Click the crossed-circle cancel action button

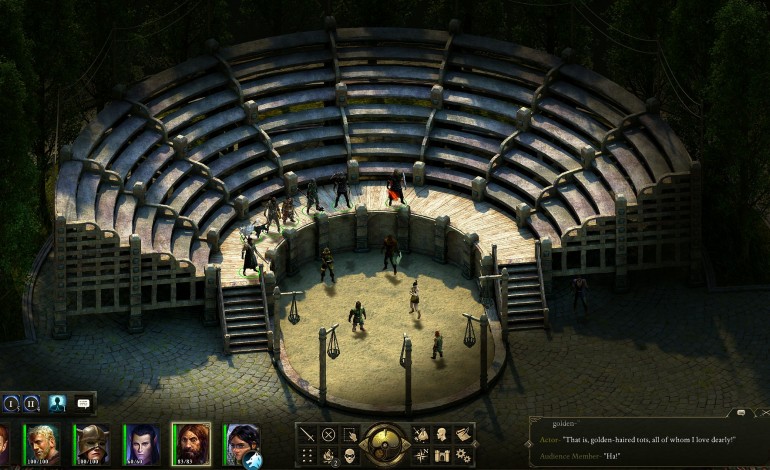click(328, 434)
